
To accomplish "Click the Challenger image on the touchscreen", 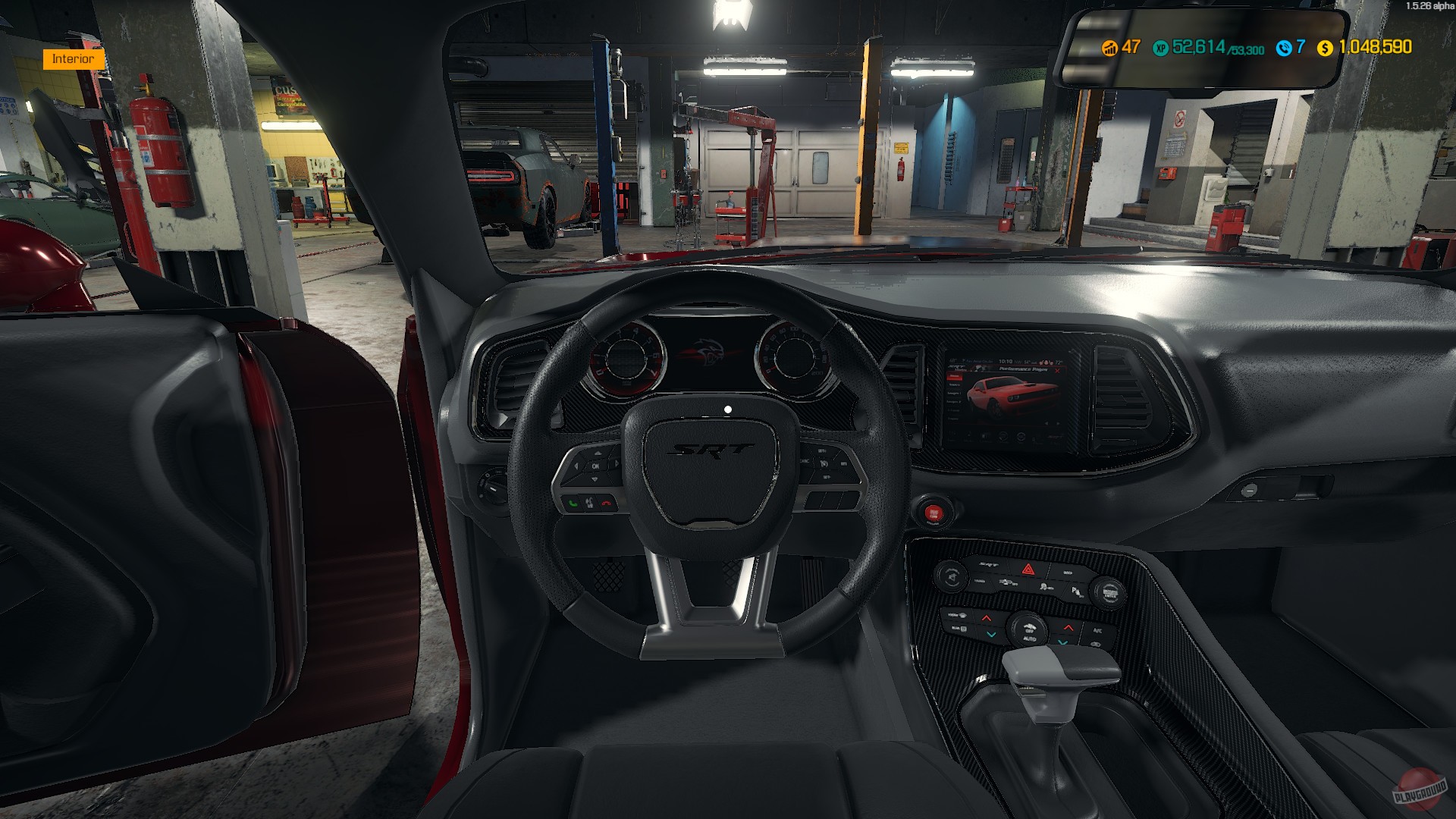I will [1010, 394].
